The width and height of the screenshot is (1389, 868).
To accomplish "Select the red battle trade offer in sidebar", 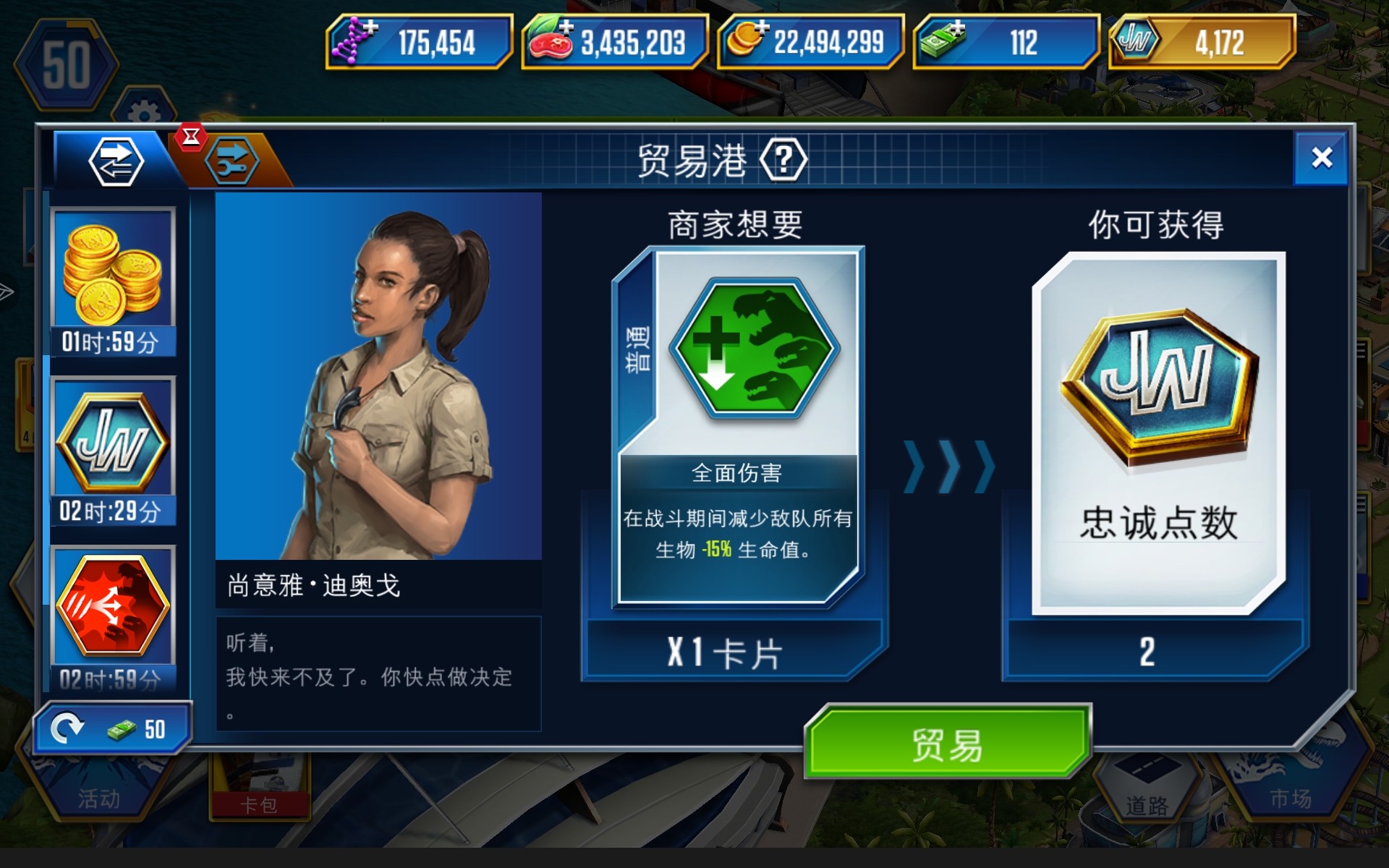I will click(114, 608).
